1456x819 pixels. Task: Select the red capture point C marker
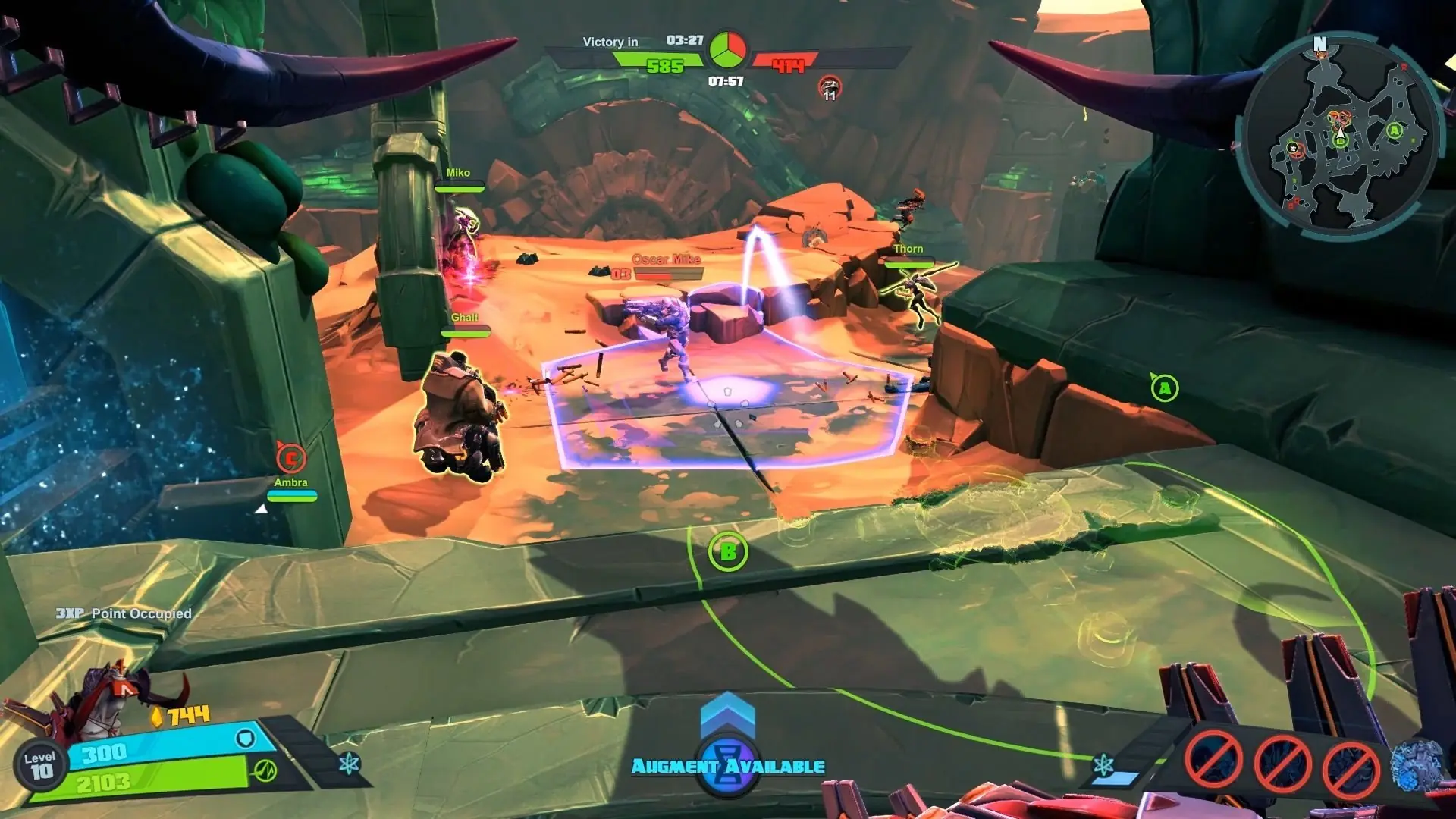290,458
